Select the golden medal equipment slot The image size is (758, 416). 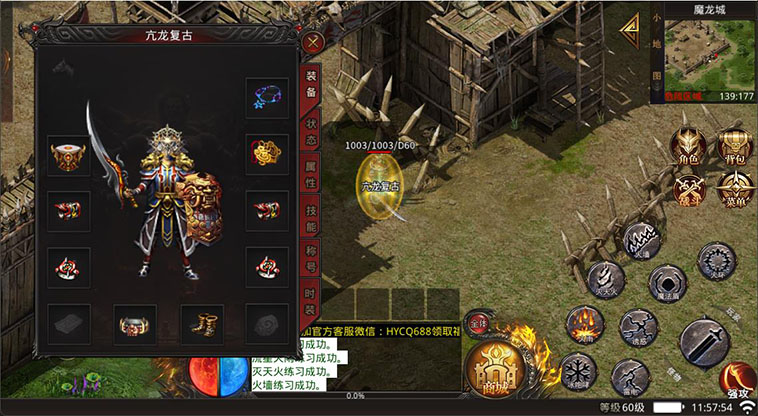click(x=267, y=155)
